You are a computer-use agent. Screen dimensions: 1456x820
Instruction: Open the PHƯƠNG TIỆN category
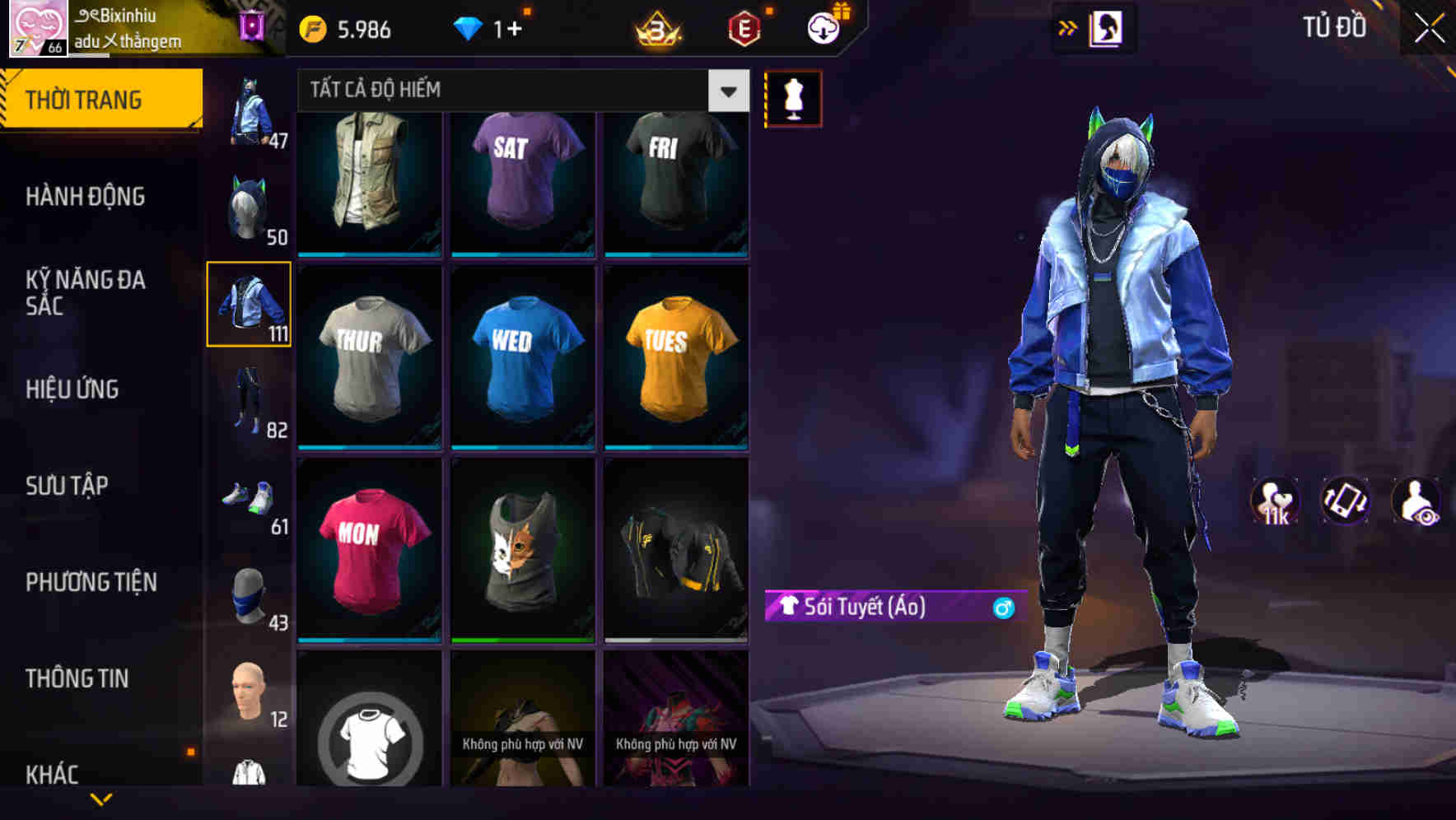[91, 580]
